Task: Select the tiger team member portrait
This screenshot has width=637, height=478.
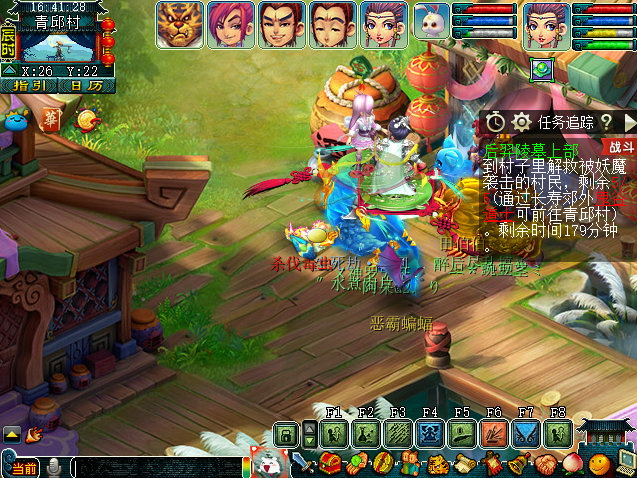Action: click(179, 24)
